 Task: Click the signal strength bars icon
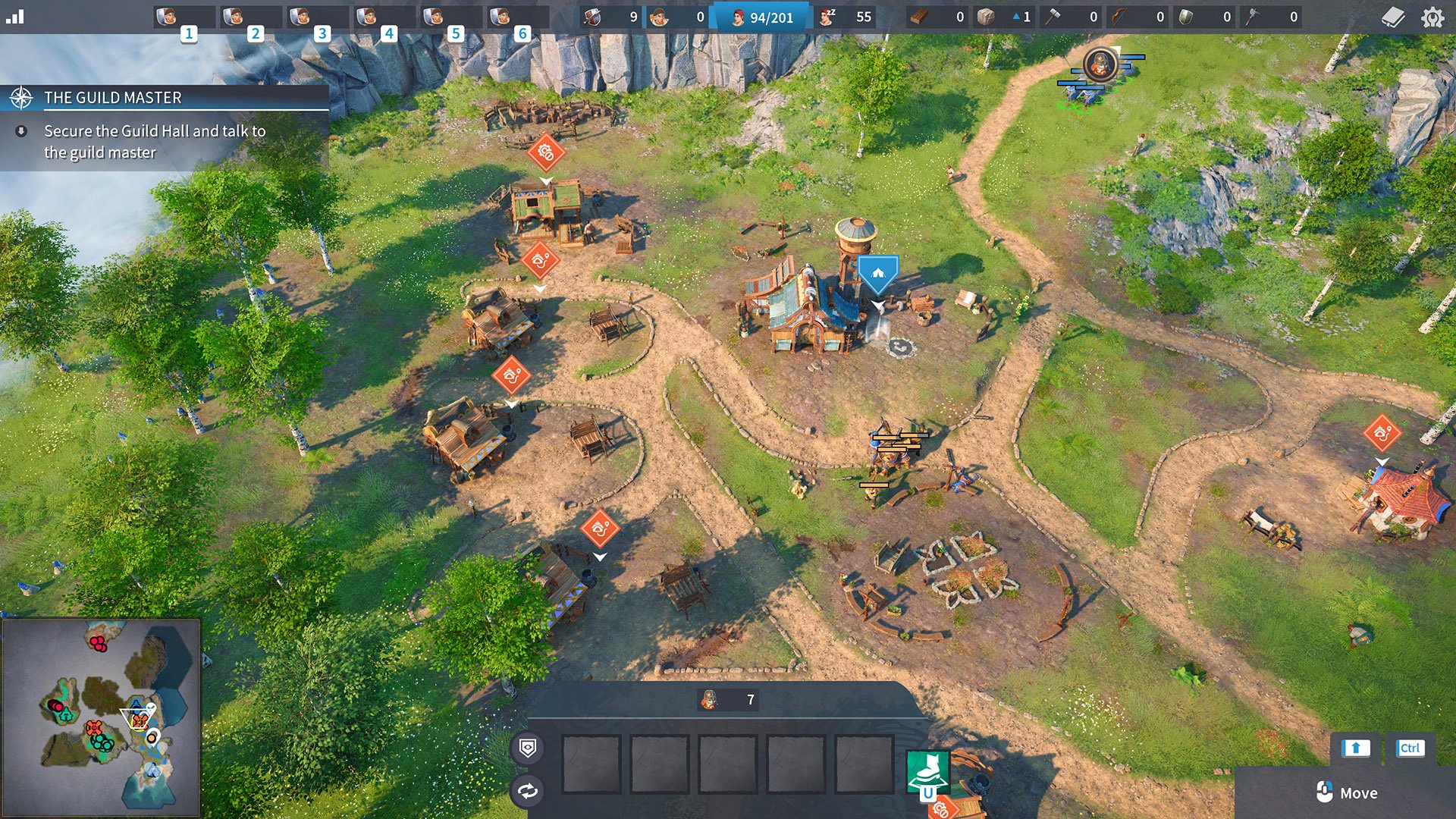pyautogui.click(x=15, y=17)
